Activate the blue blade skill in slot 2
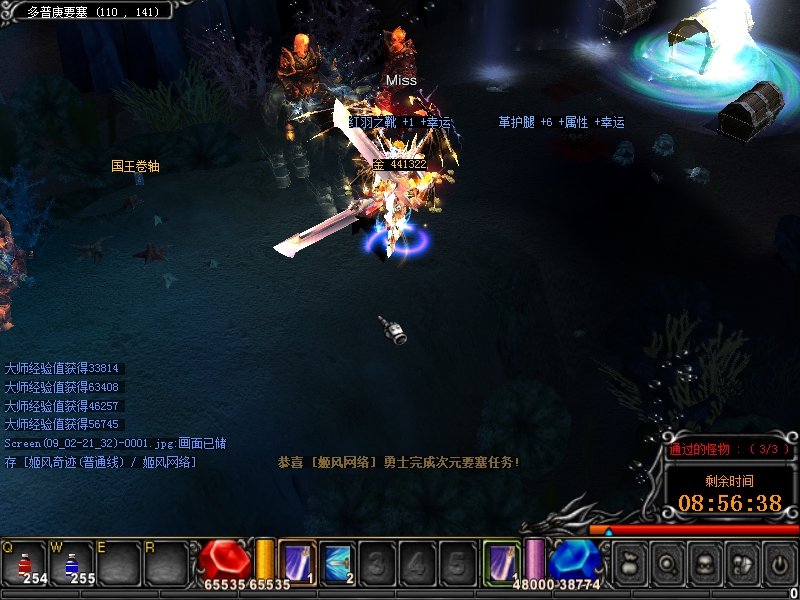800x600 pixels. 337,562
